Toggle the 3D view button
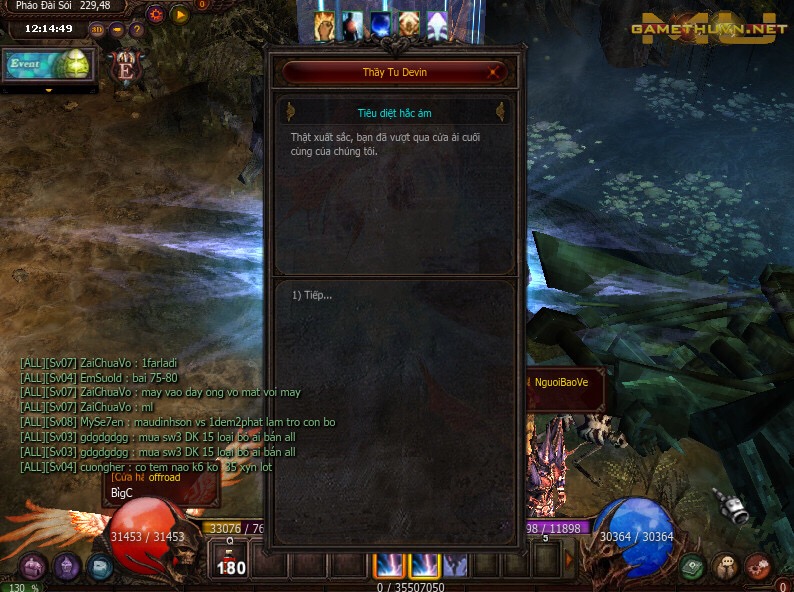Image resolution: width=794 pixels, height=592 pixels. 97,29
